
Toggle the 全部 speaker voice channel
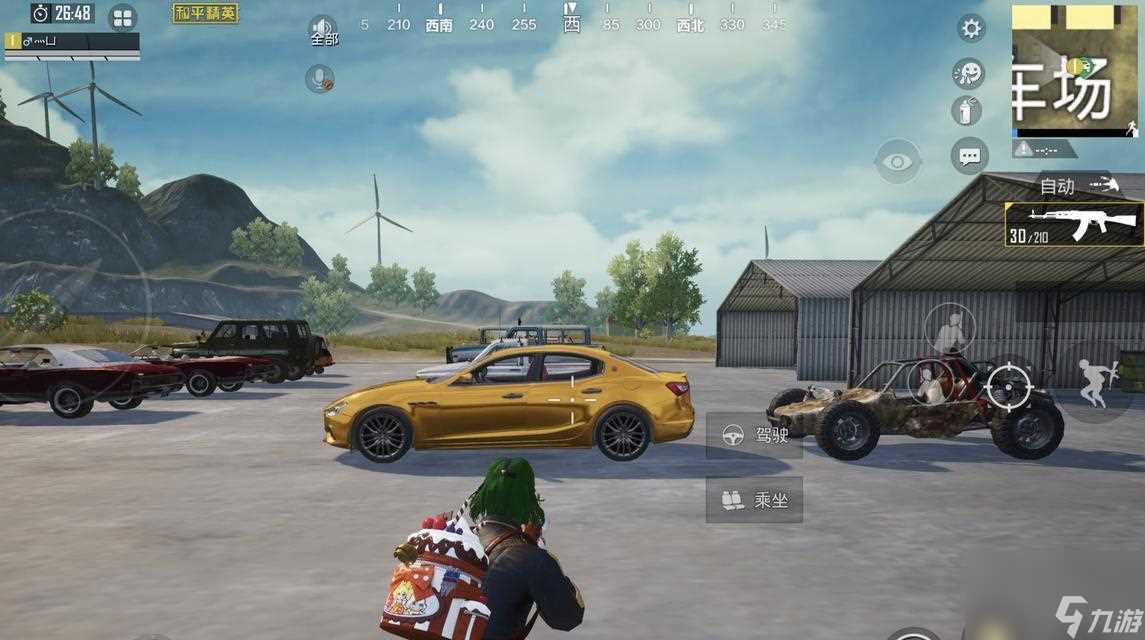323,30
